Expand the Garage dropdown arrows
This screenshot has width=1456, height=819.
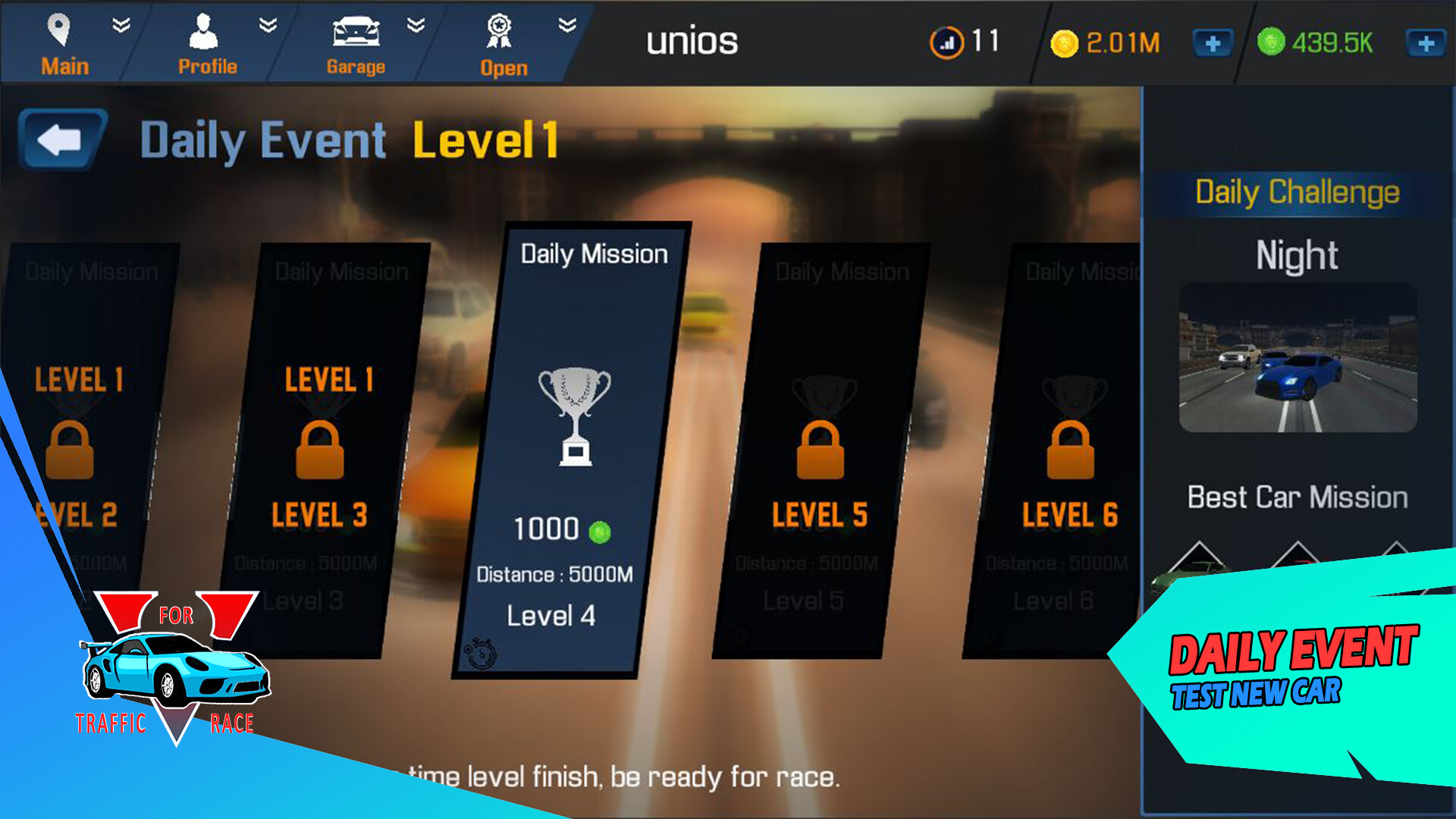[x=414, y=24]
